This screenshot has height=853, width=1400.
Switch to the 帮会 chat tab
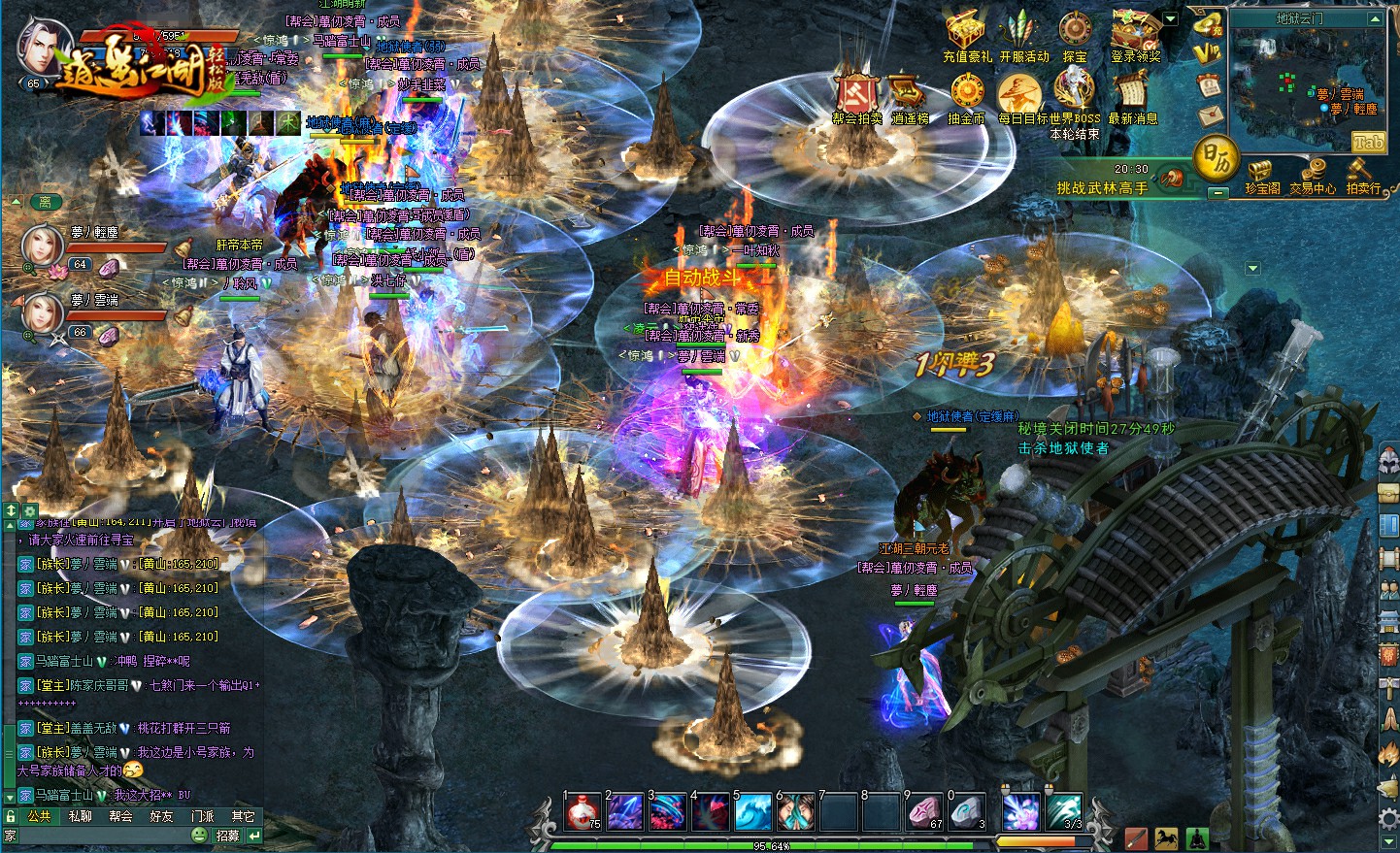pyautogui.click(x=120, y=816)
